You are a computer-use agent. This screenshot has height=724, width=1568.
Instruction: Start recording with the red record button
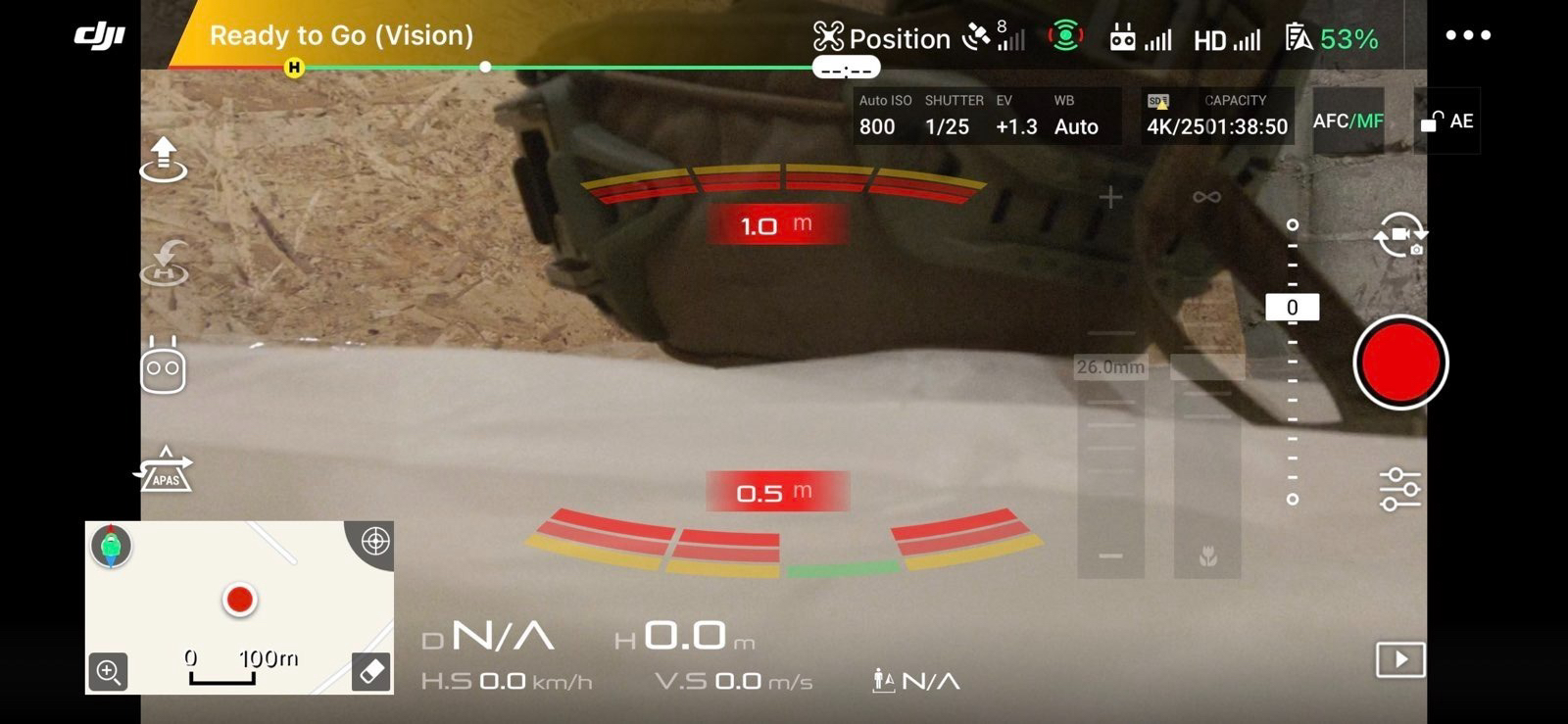click(x=1399, y=362)
